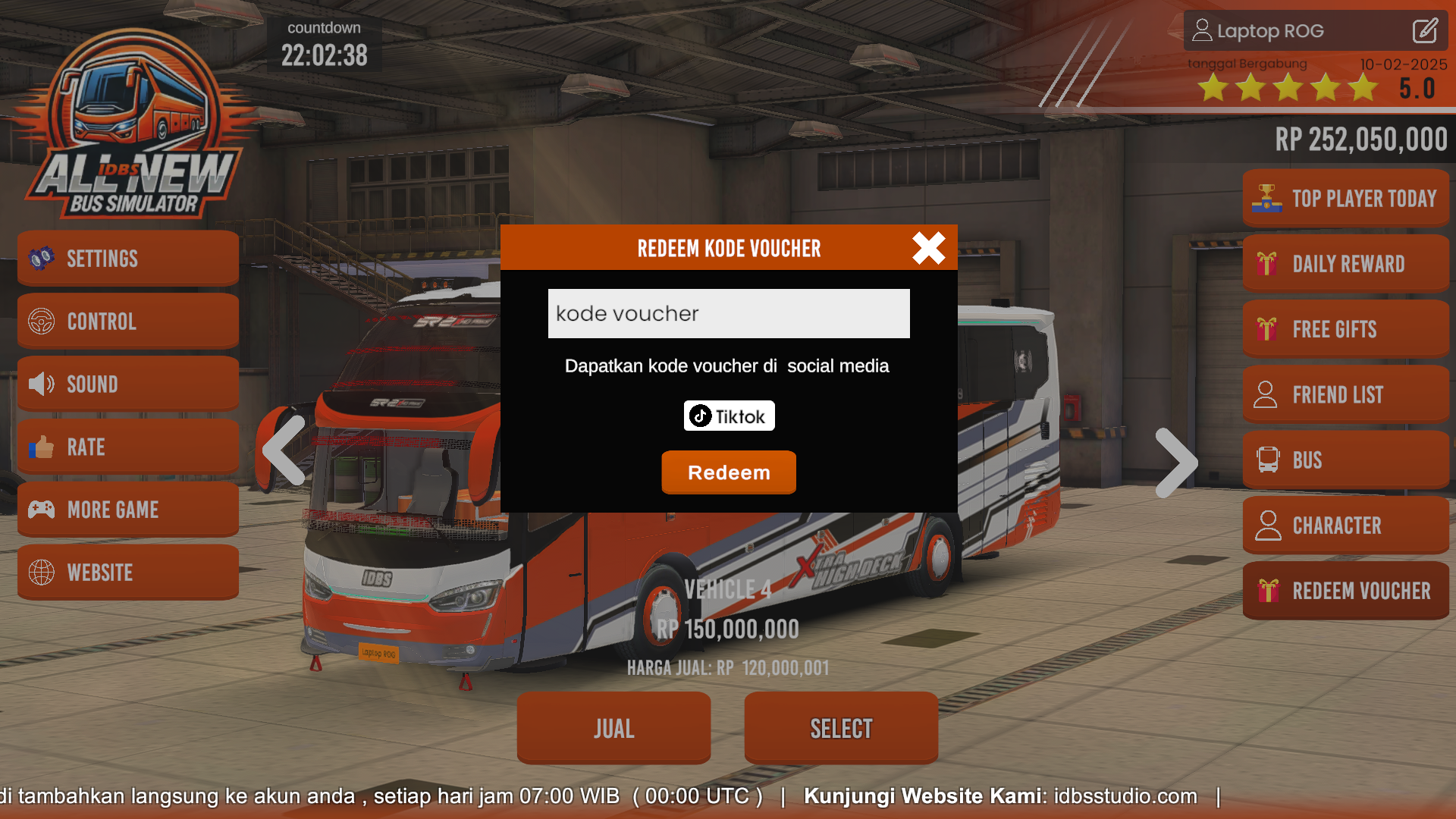This screenshot has width=1456, height=819.
Task: Open Tiktok social media link
Action: pos(728,416)
